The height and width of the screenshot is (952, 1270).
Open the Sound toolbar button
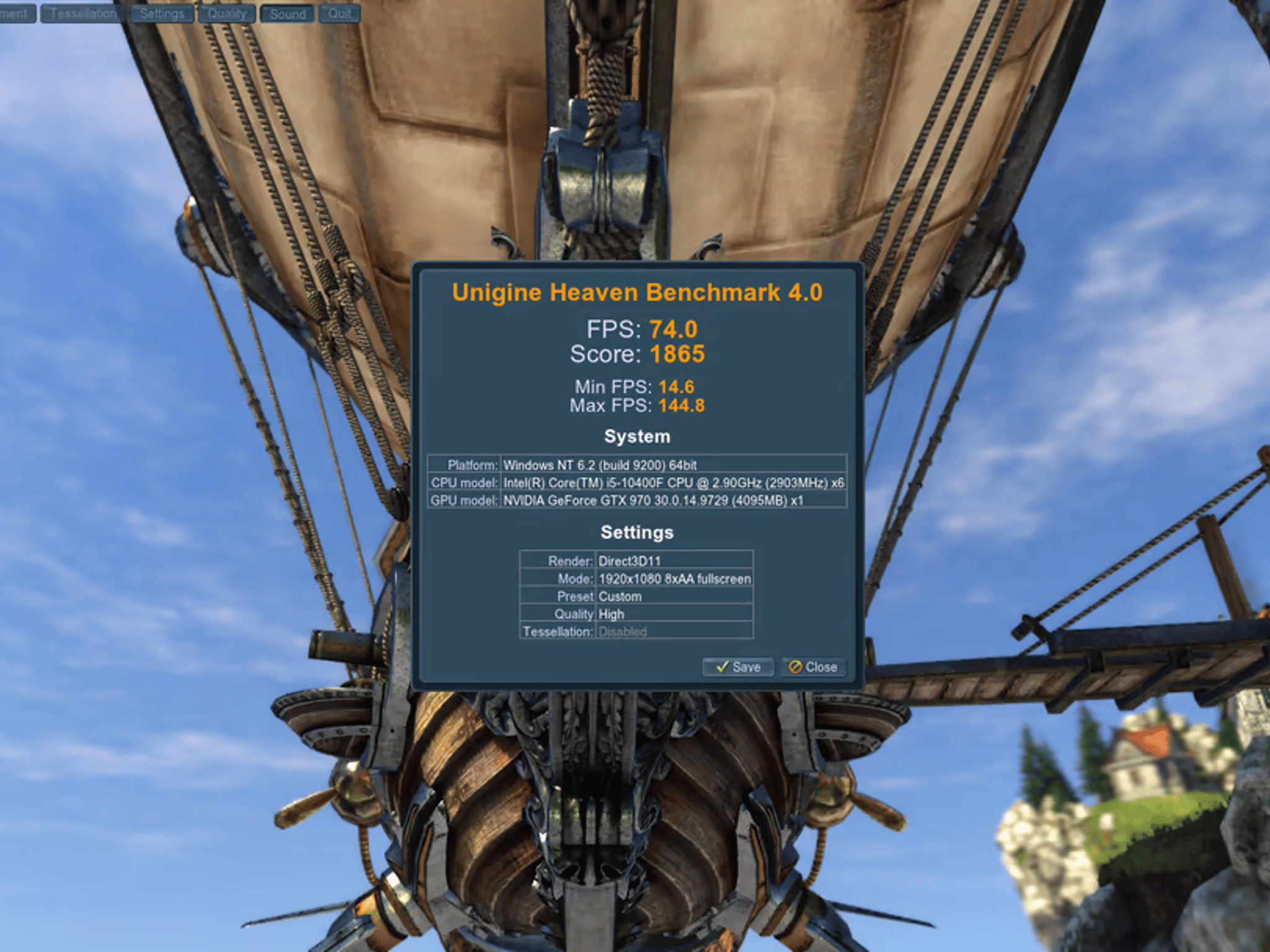[287, 13]
